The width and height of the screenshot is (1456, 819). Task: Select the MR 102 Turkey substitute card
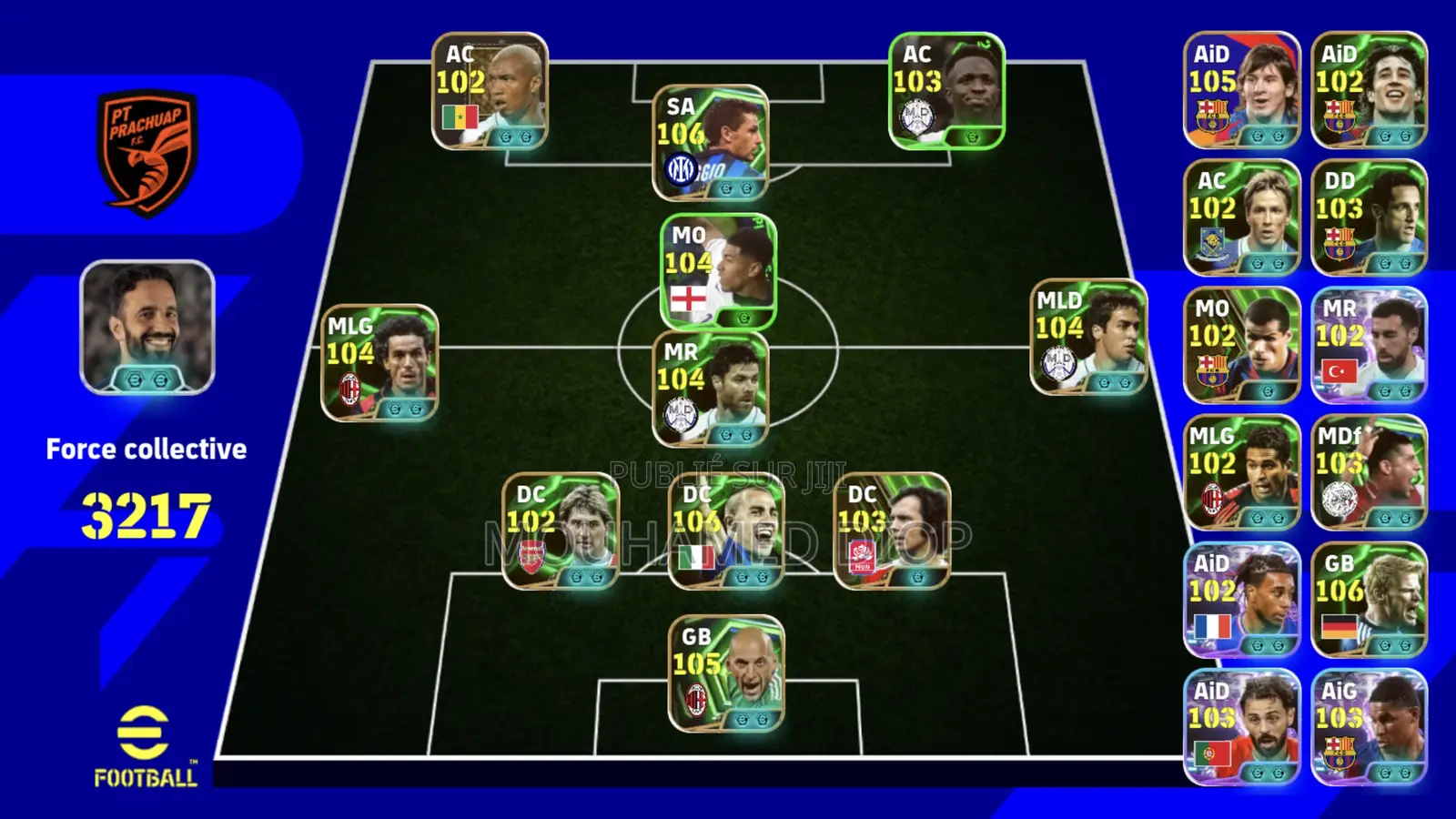click(1369, 345)
